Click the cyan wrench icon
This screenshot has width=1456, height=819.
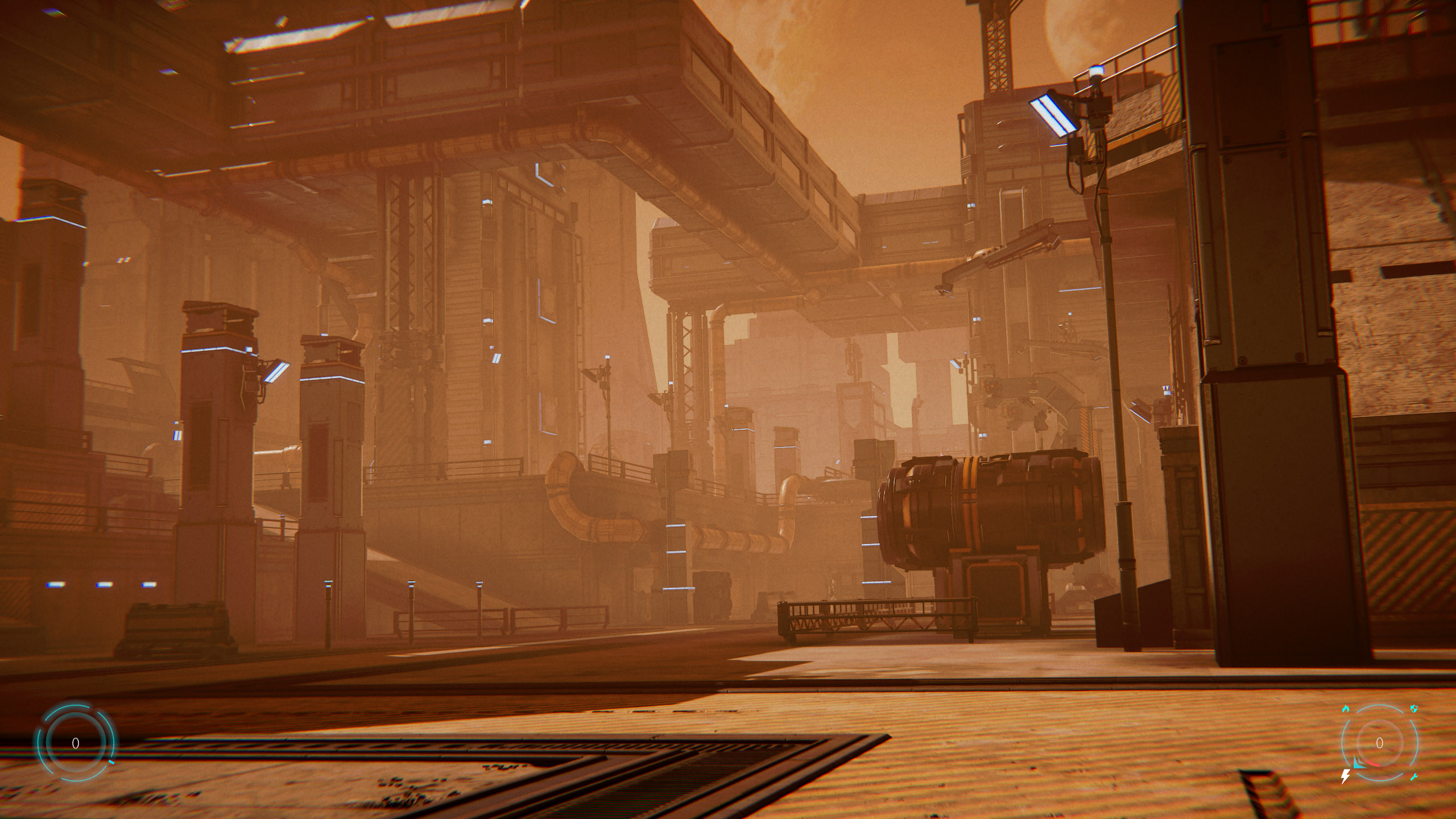(x=1414, y=777)
